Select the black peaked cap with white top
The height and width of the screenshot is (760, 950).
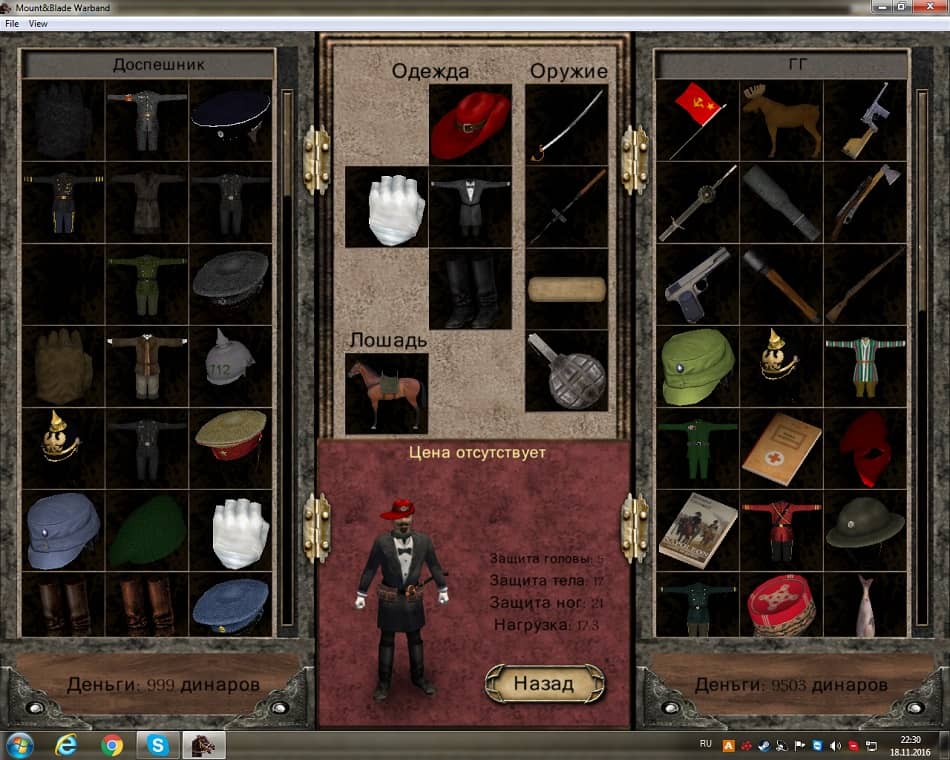pos(230,119)
